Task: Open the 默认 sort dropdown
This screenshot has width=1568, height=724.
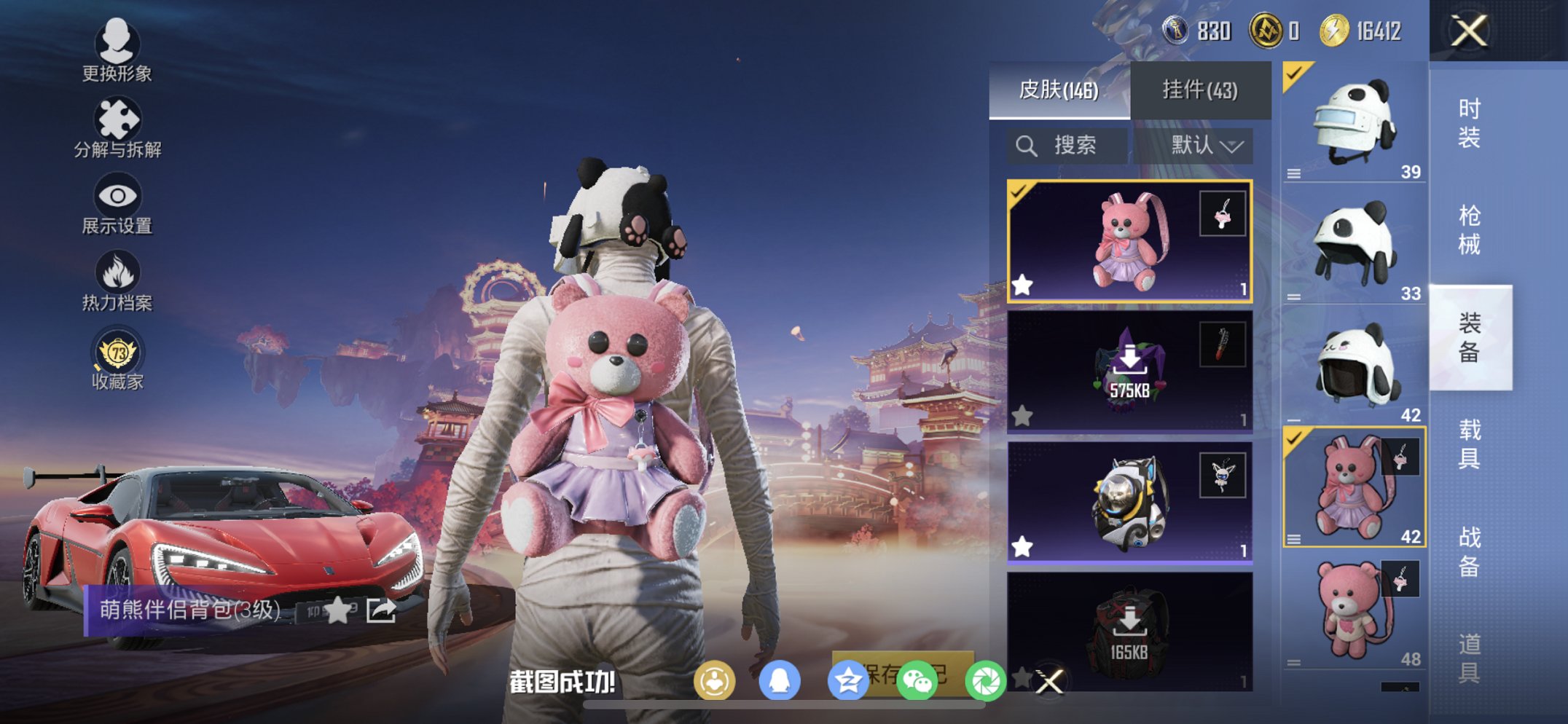Action: (1204, 144)
